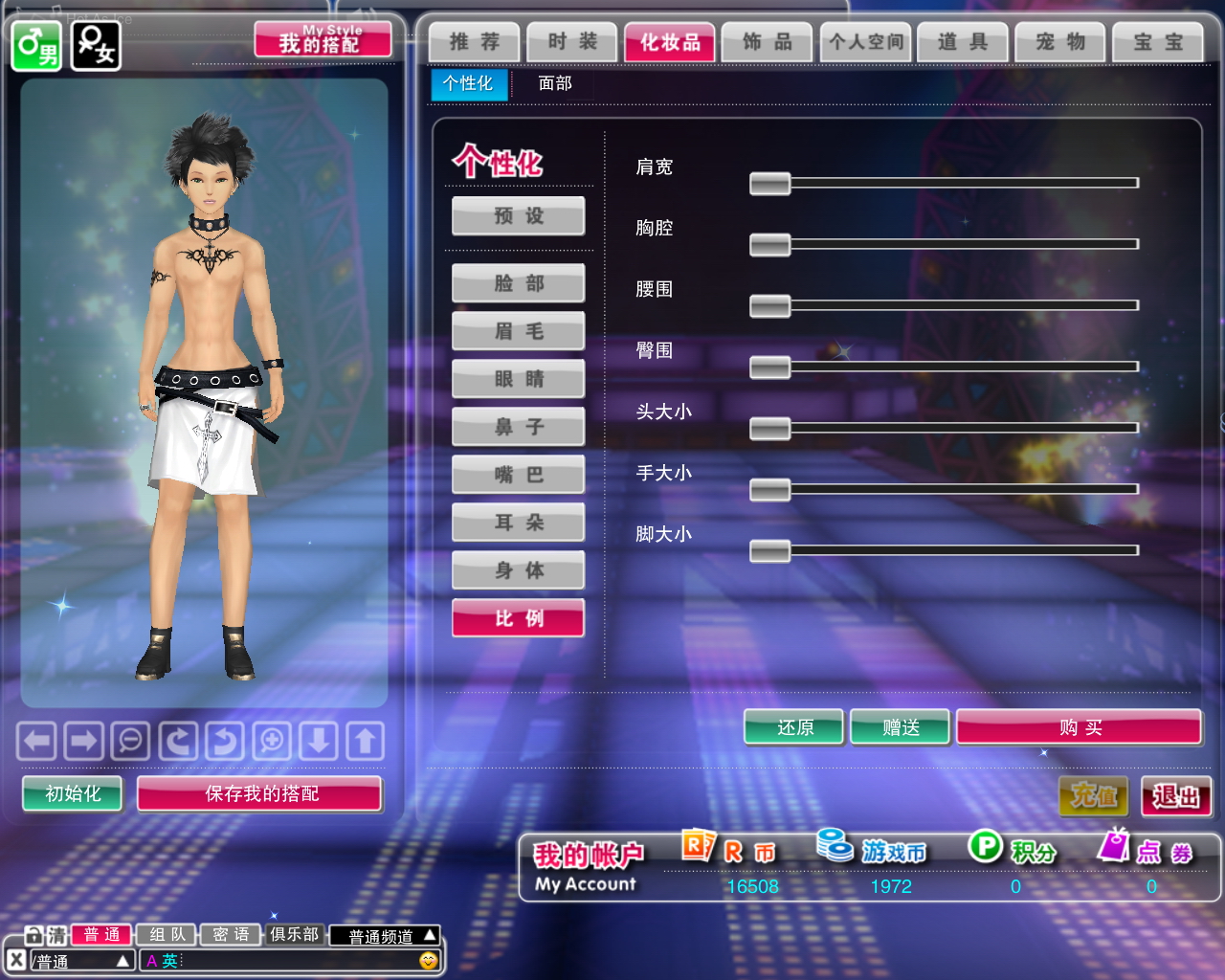Switch to the 时装 fashion tab
The image size is (1225, 980).
pos(572,42)
